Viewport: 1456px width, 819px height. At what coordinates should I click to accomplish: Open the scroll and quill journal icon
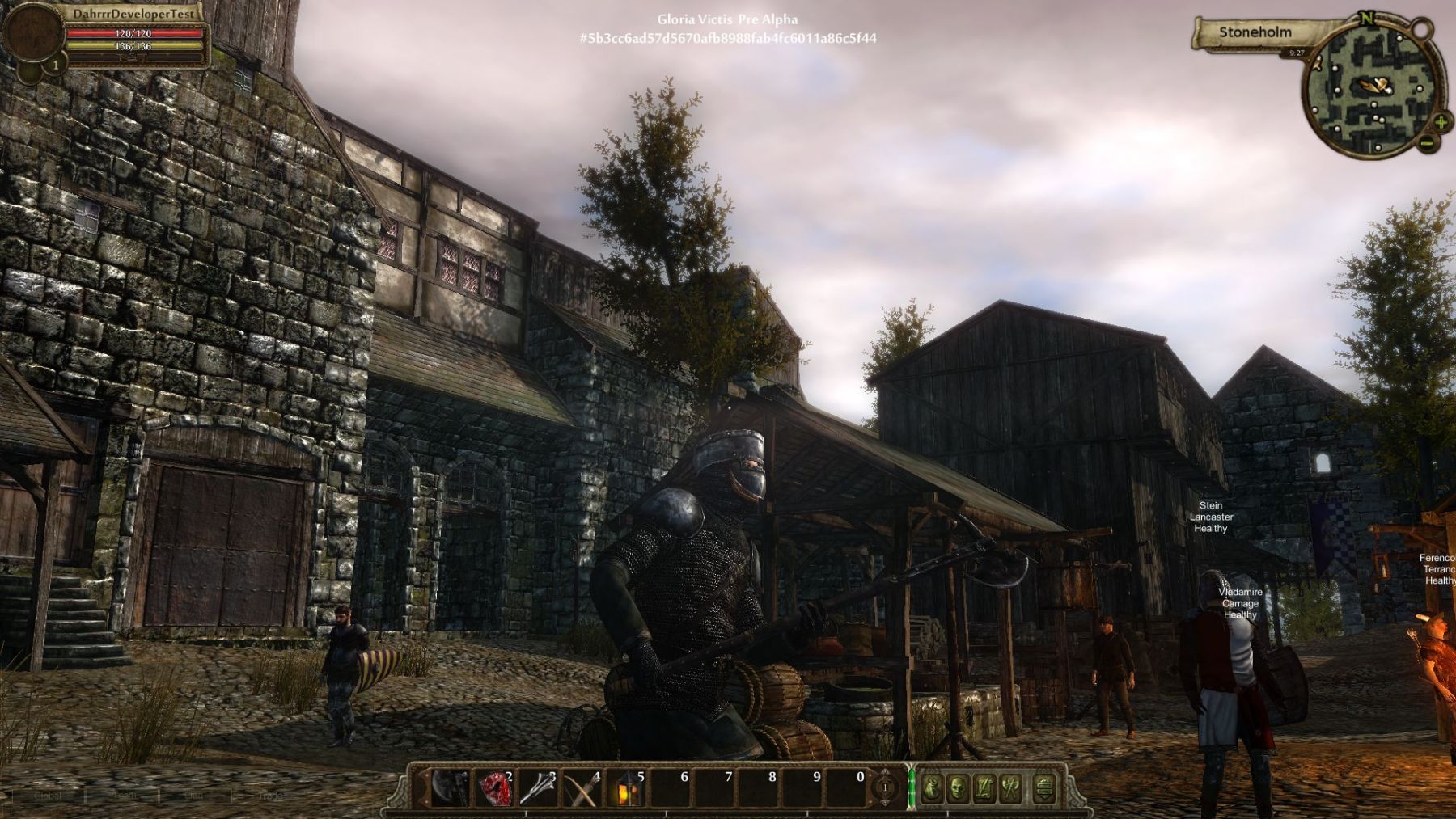(984, 787)
